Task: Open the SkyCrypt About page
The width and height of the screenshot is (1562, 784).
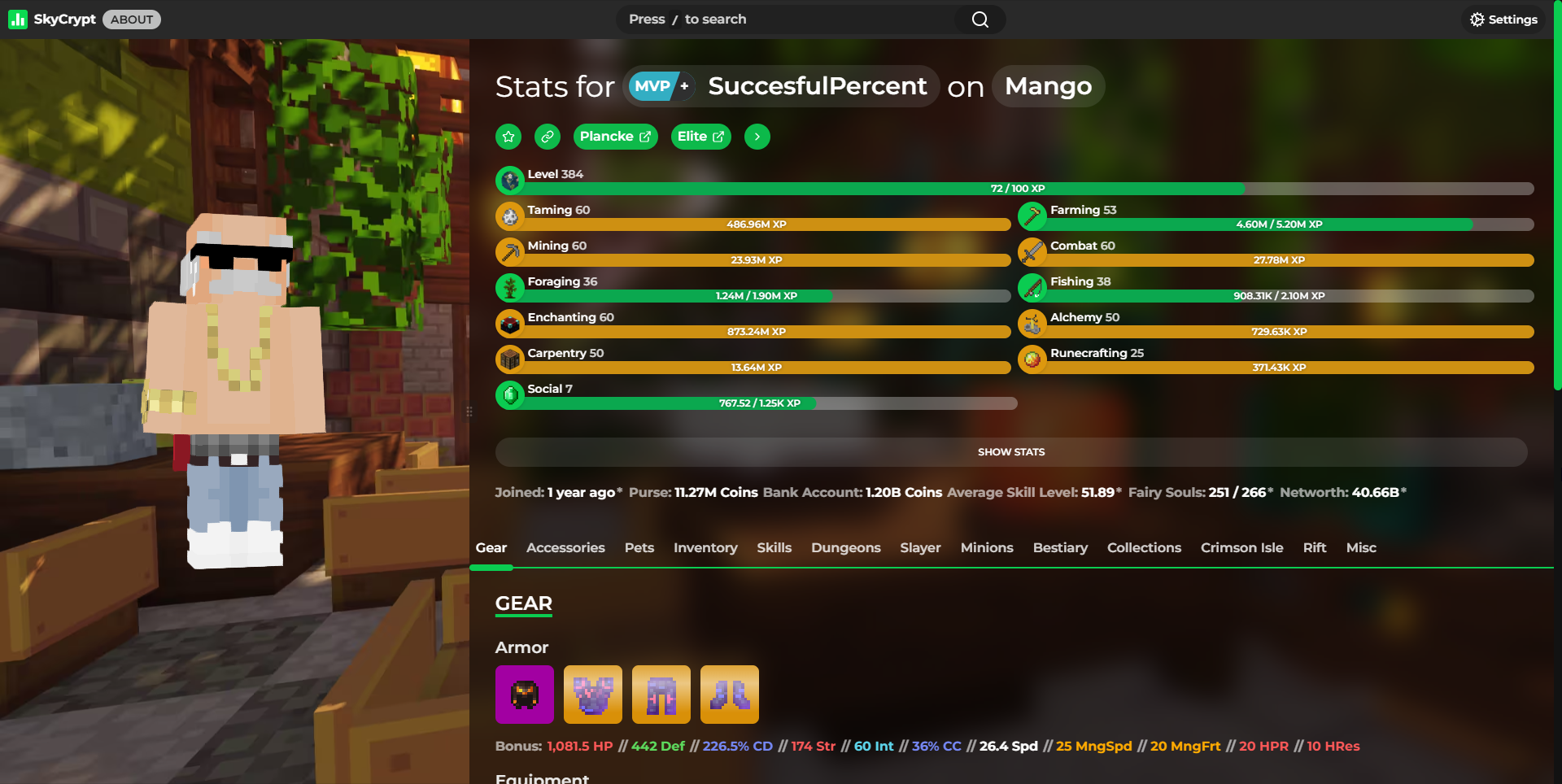Action: (132, 20)
